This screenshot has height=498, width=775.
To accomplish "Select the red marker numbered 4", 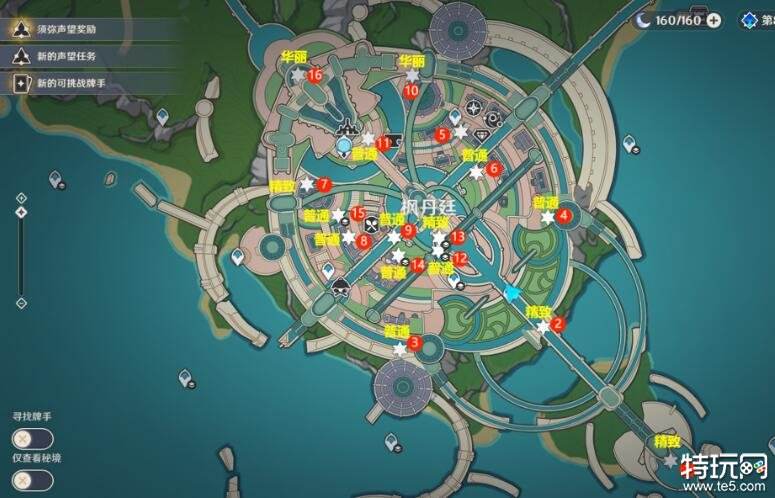I will tap(564, 215).
